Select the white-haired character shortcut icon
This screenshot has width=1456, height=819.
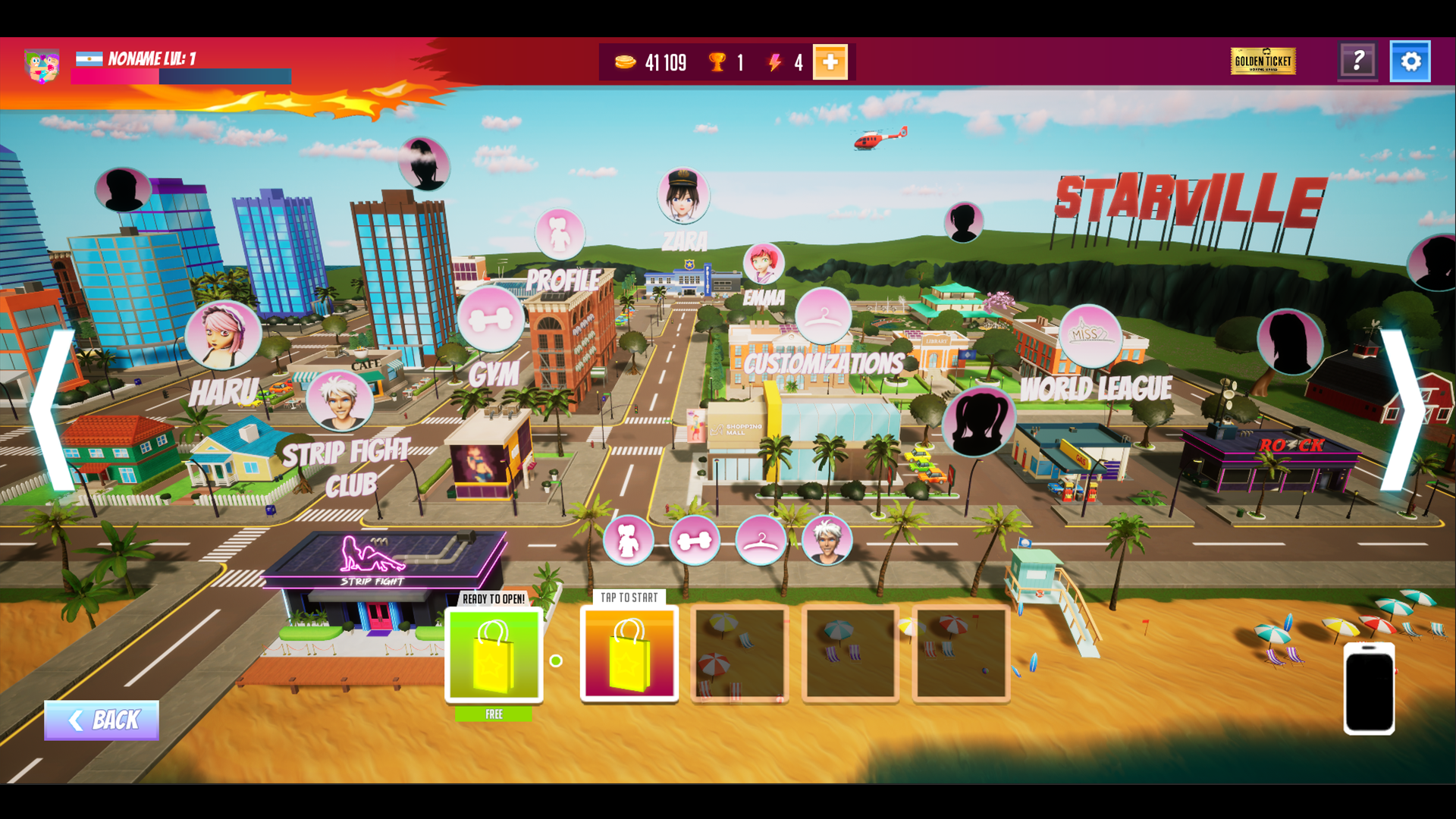coord(828,540)
